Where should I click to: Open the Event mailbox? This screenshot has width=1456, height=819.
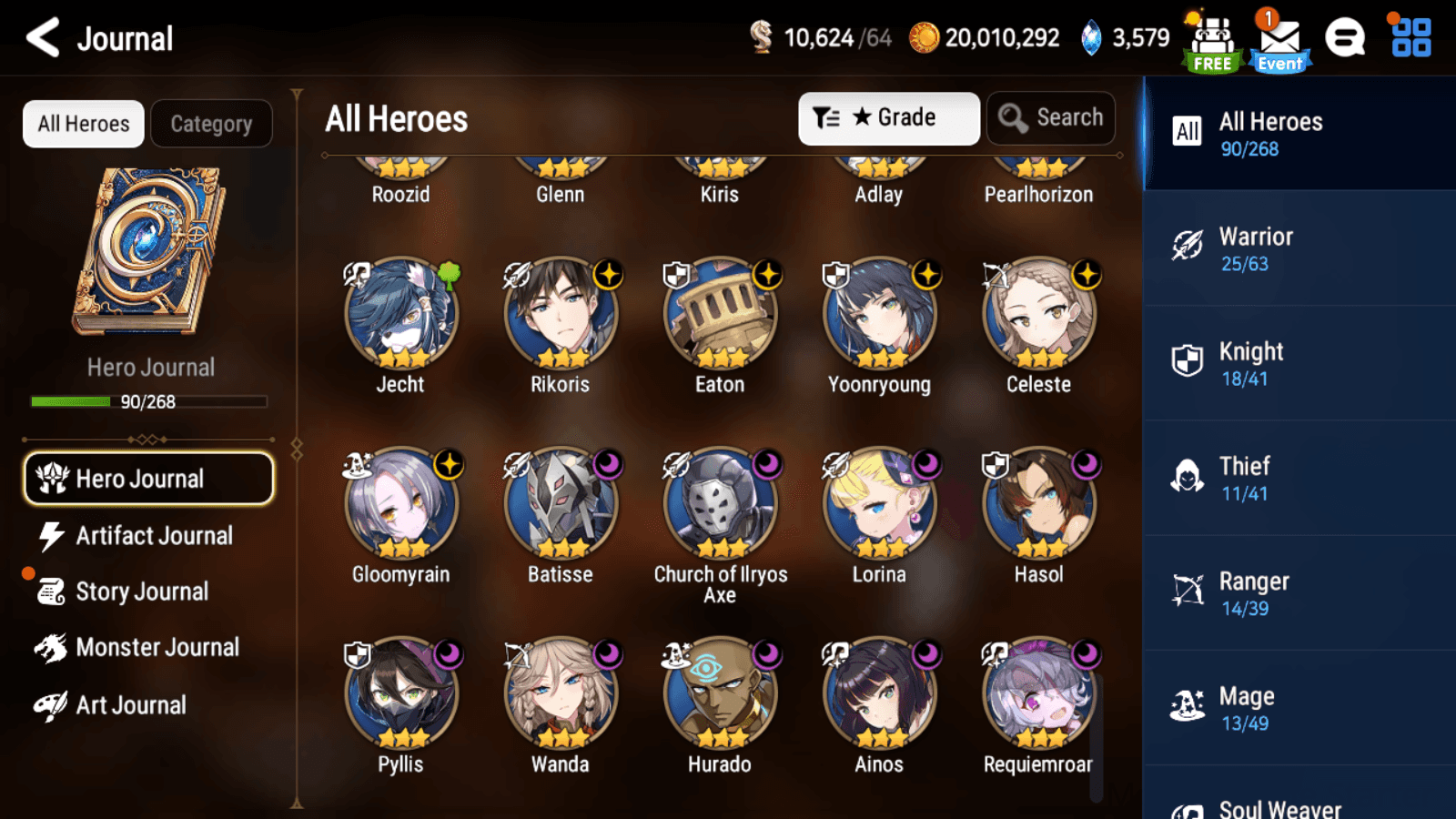tap(1279, 38)
